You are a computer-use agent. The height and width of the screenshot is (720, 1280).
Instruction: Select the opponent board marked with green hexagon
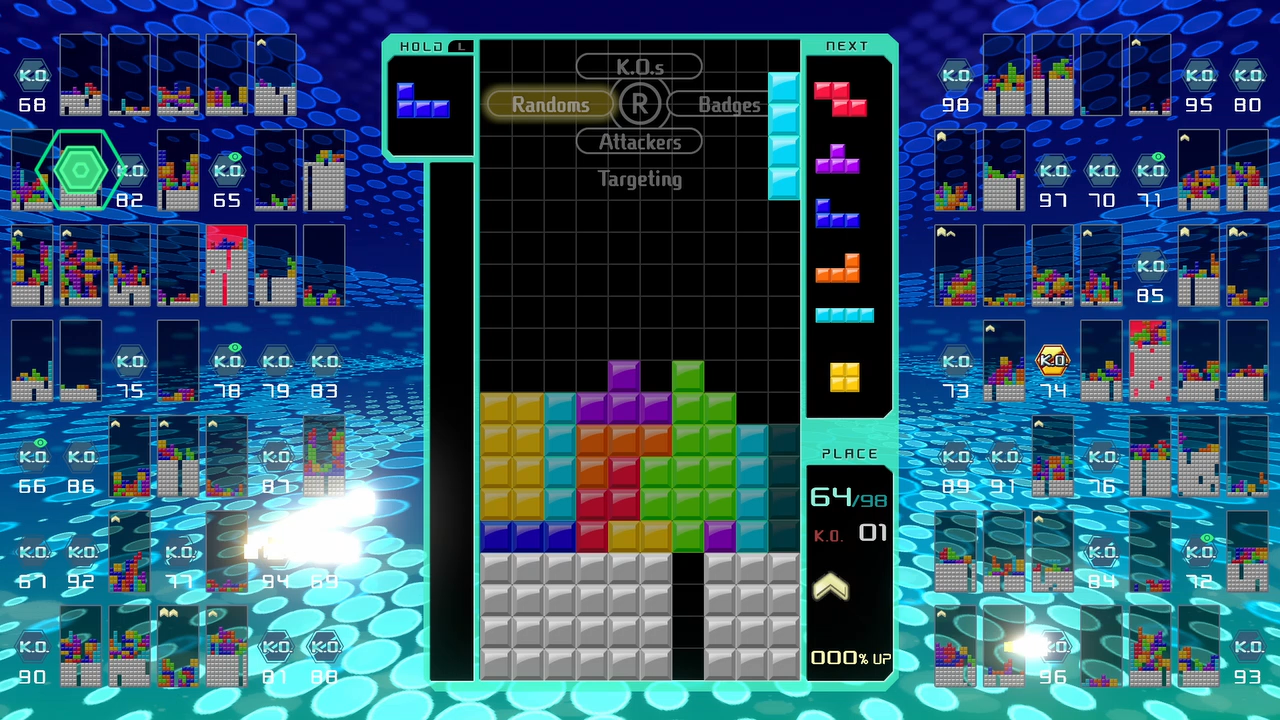(79, 170)
